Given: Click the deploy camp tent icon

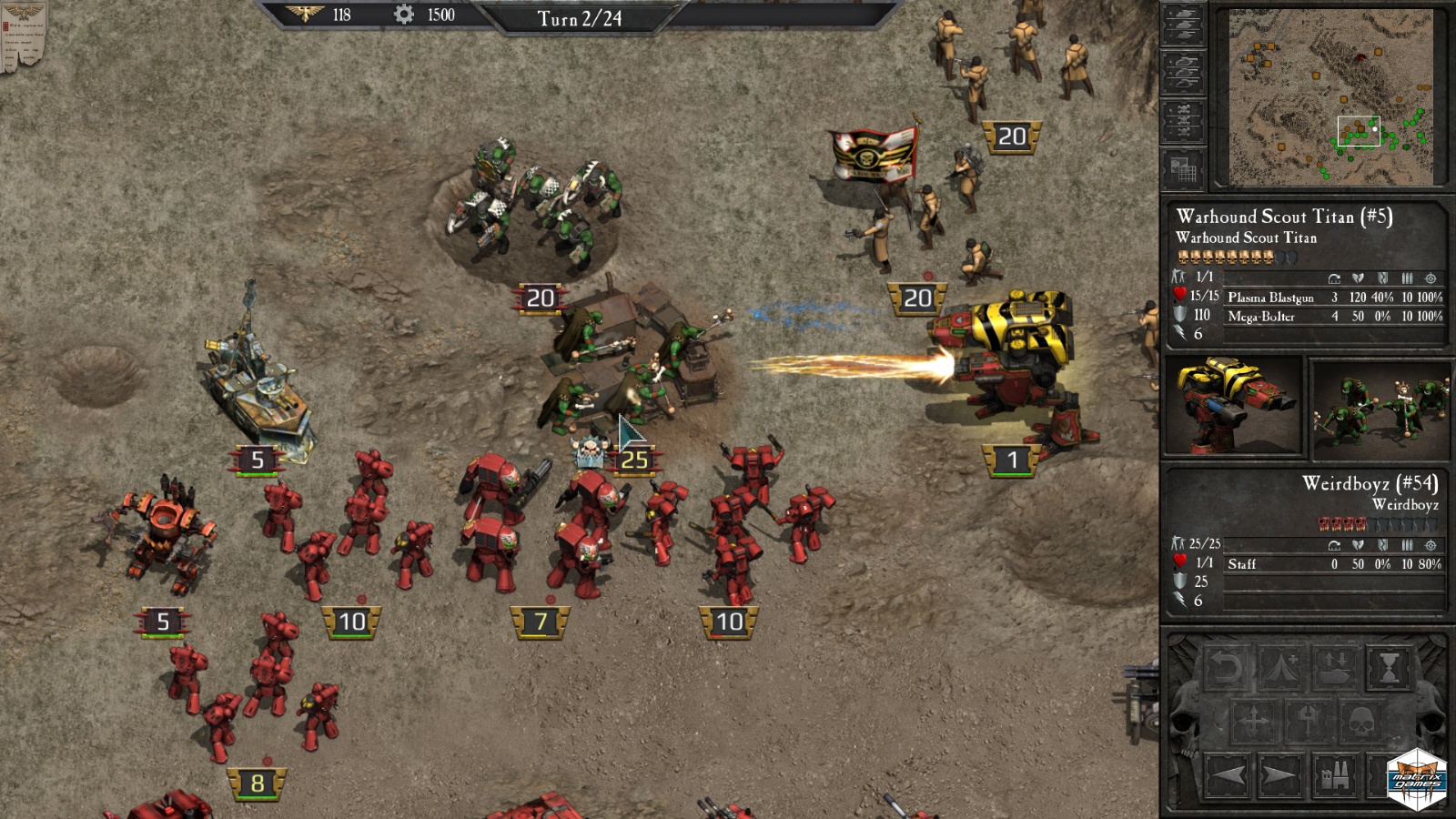Looking at the screenshot, I should 1281,666.
